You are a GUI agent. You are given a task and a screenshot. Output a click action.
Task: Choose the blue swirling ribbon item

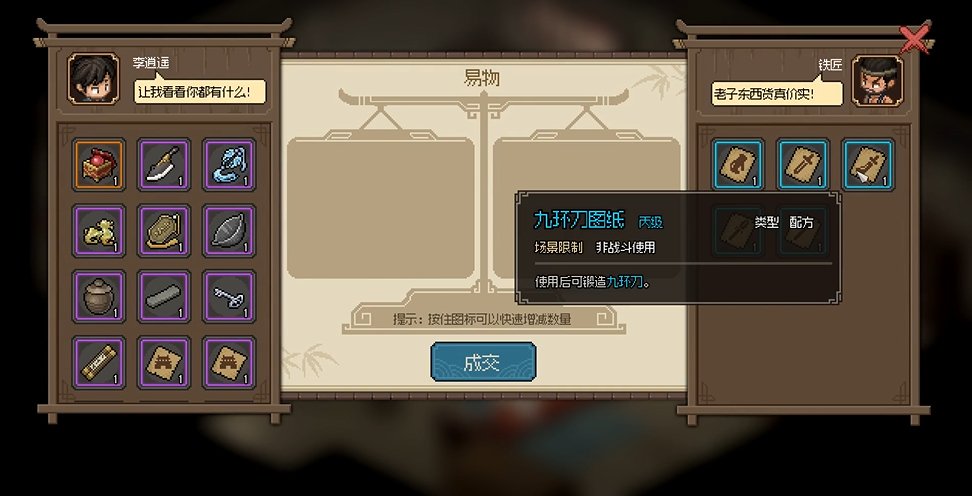[x=228, y=165]
